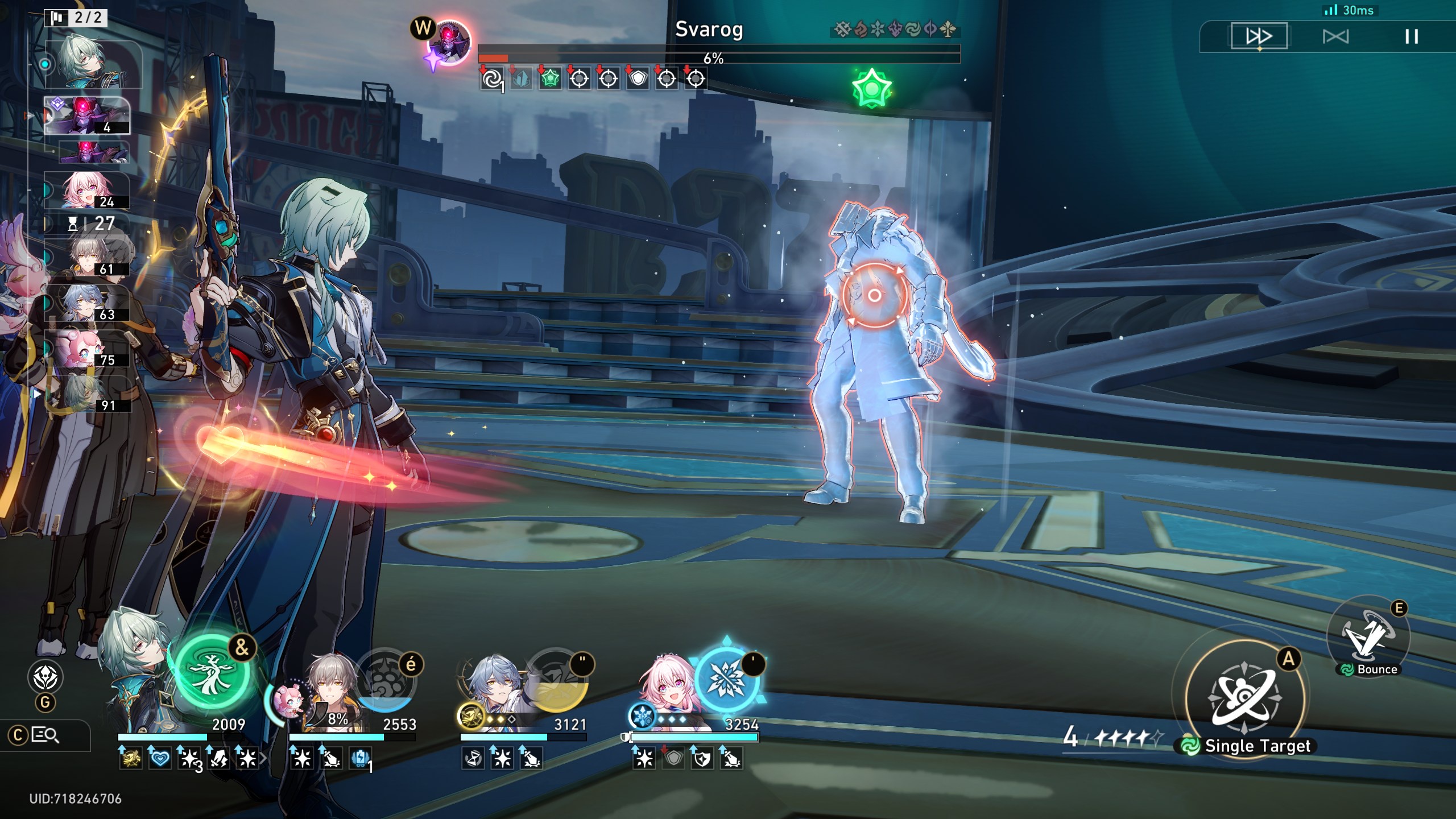The image size is (1456, 819).
Task: Click the round emblem icon above G
Action: point(45,677)
